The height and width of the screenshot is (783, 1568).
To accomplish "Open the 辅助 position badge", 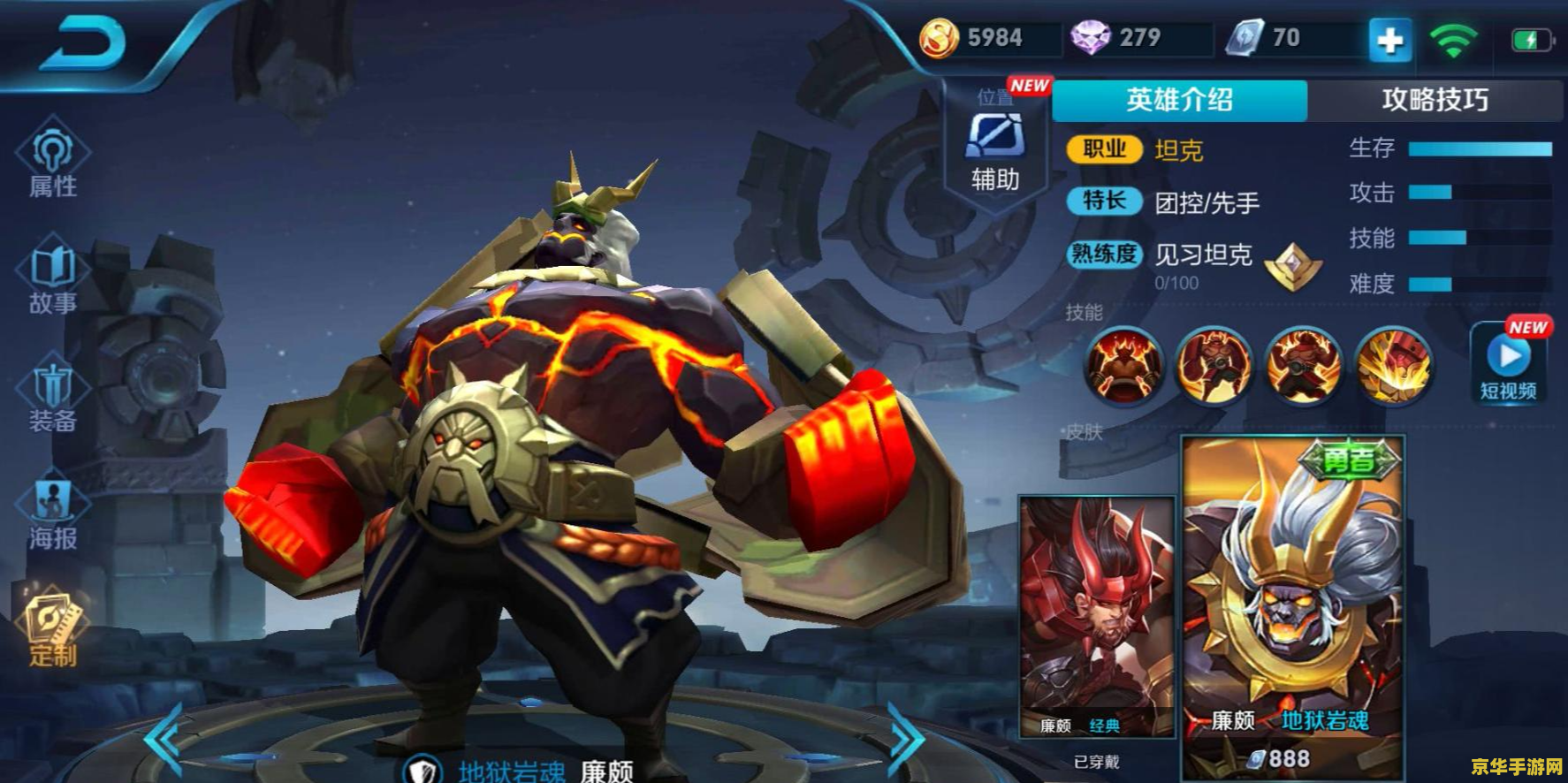I will click(995, 148).
